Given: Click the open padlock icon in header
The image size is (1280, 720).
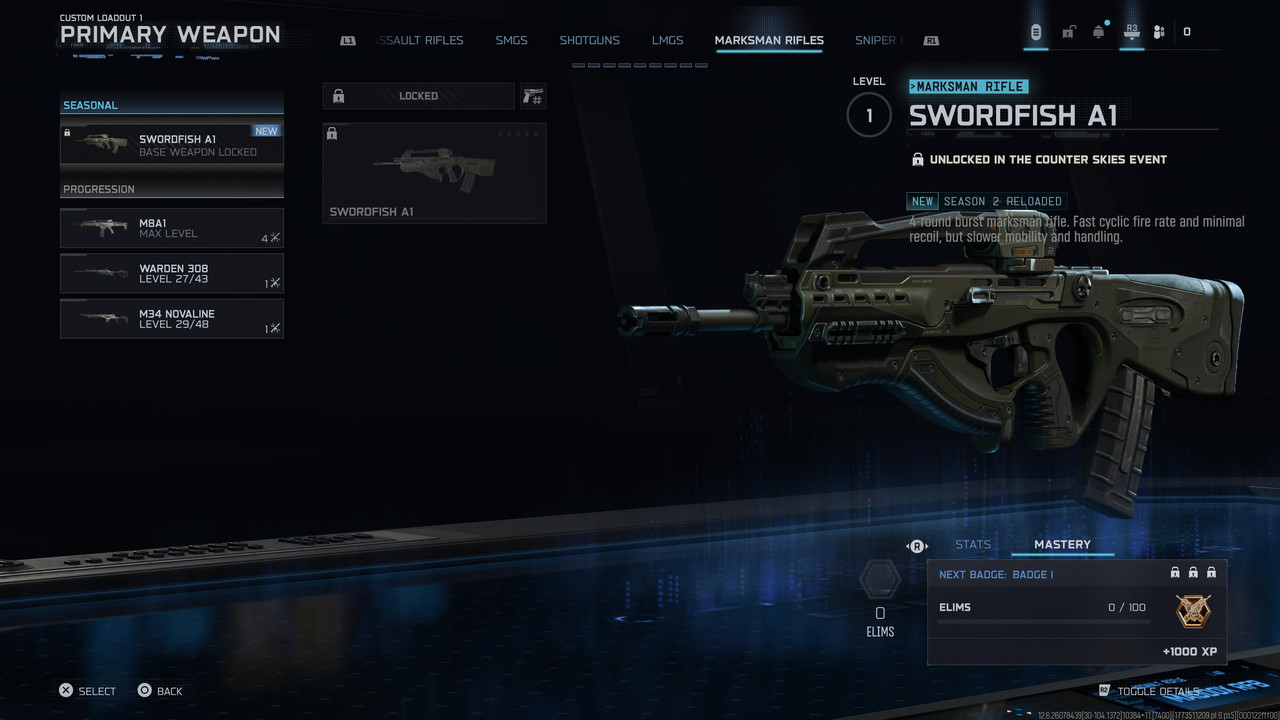Looking at the screenshot, I should coord(1068,32).
